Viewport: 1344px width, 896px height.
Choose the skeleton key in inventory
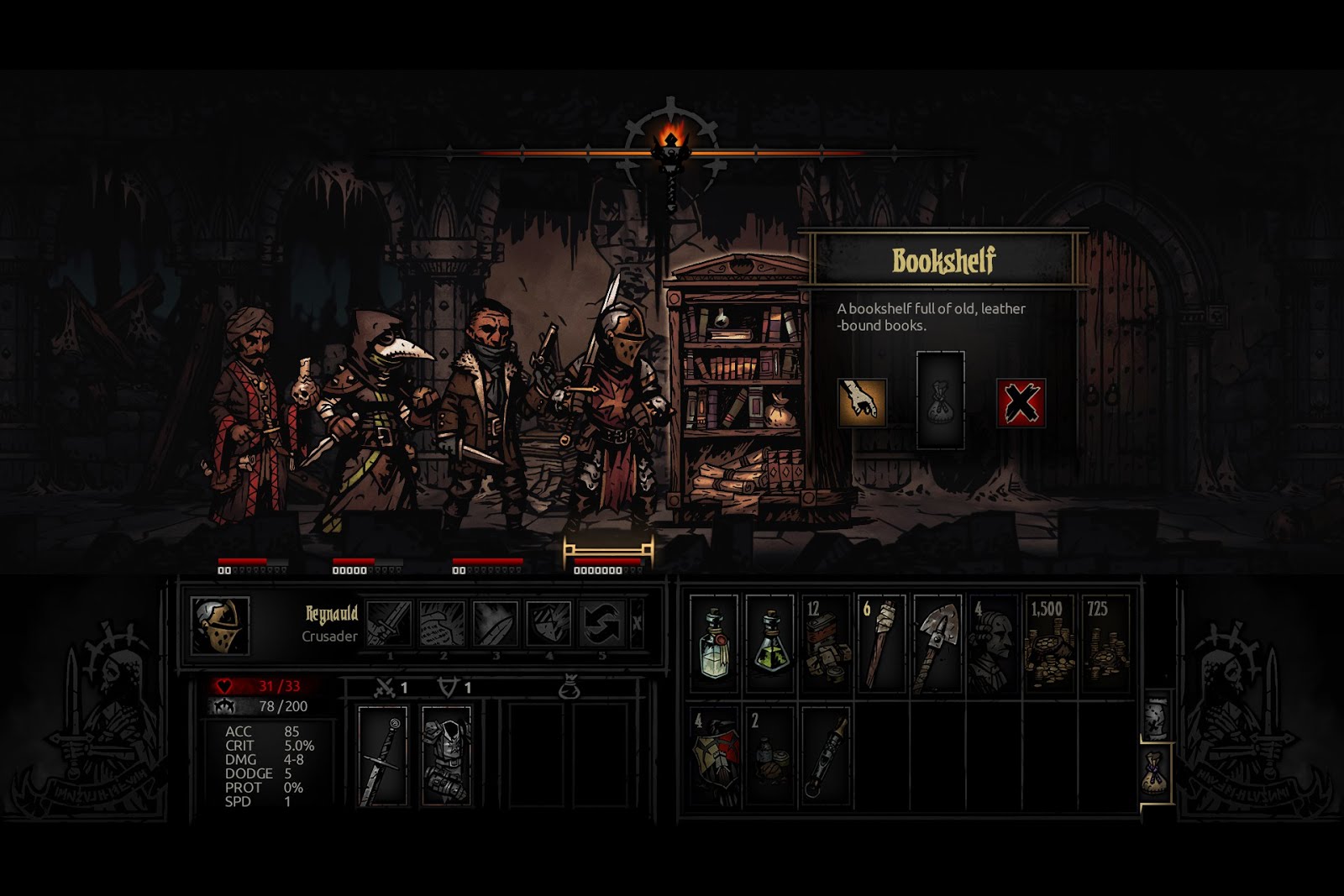point(826,756)
